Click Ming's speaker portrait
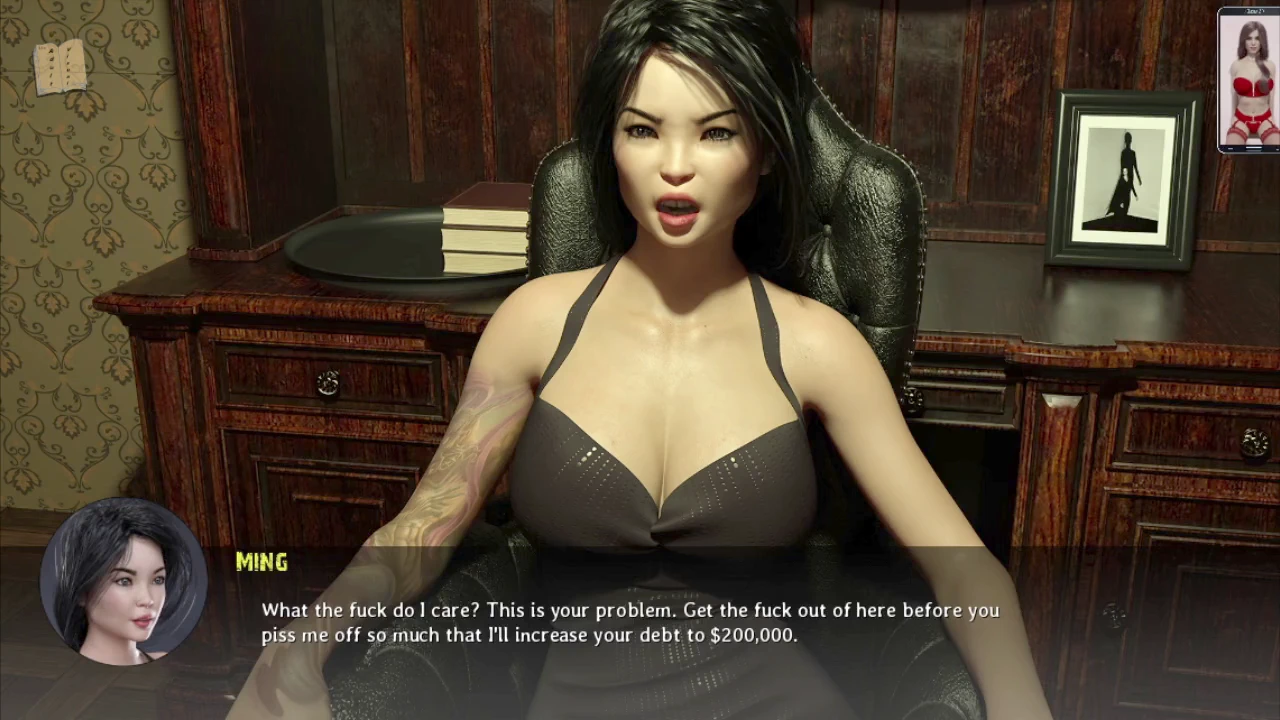1280x720 pixels. click(x=123, y=583)
